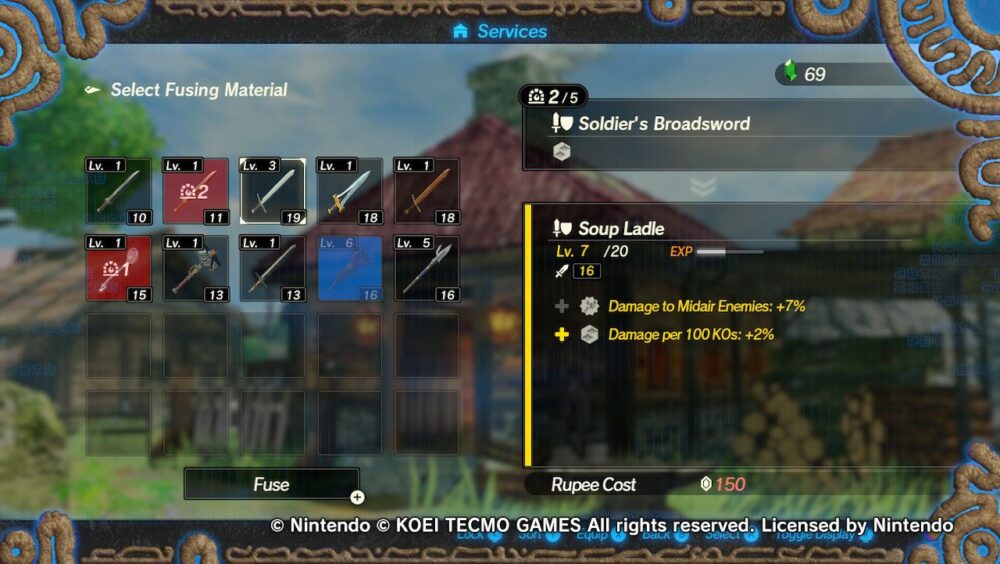This screenshot has width=1000, height=564.
Task: Pick the red-highlighted weapon marked 1
Action: pos(119,268)
